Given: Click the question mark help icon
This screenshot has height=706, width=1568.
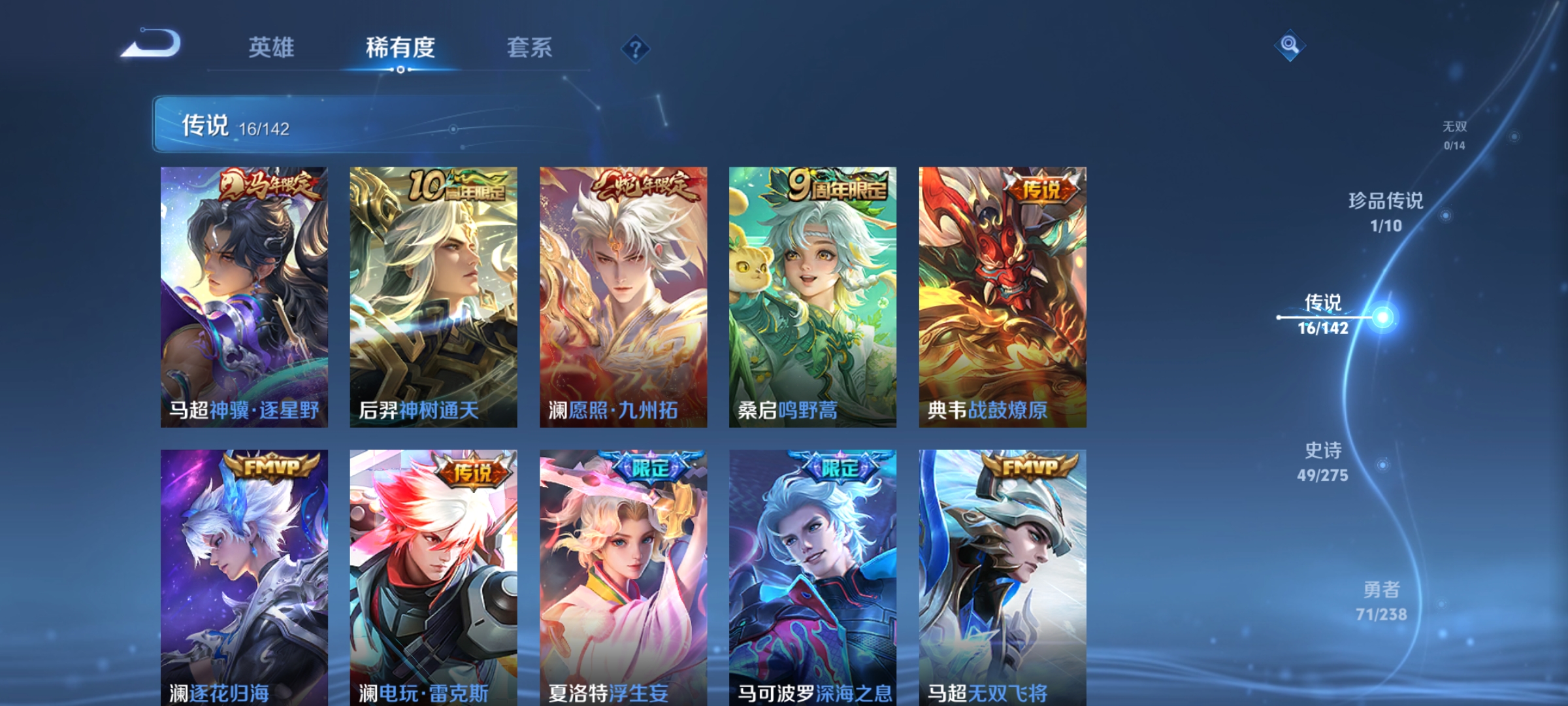Looking at the screenshot, I should pyautogui.click(x=636, y=49).
